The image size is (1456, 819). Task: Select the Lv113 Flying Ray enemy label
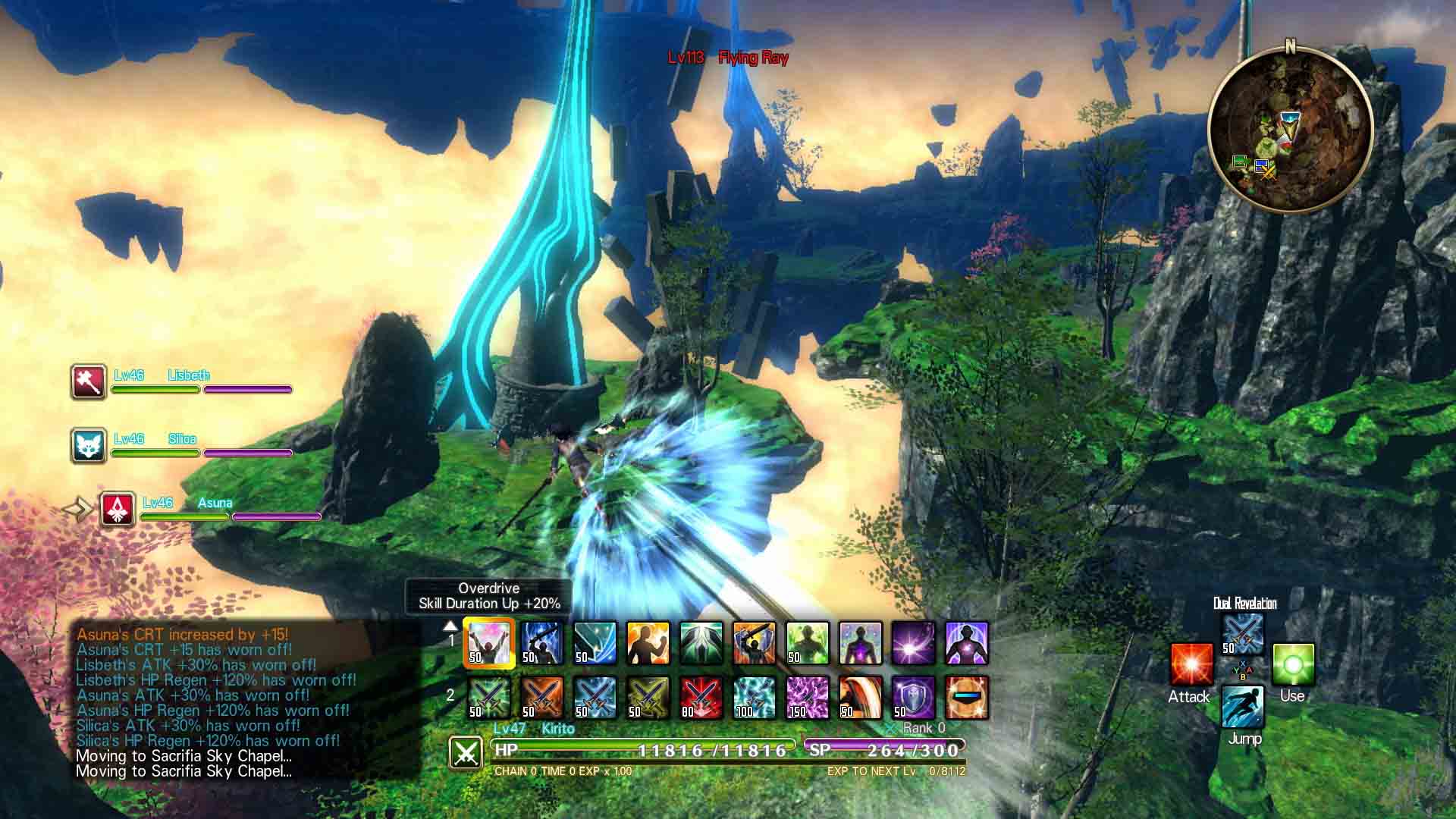728,55
